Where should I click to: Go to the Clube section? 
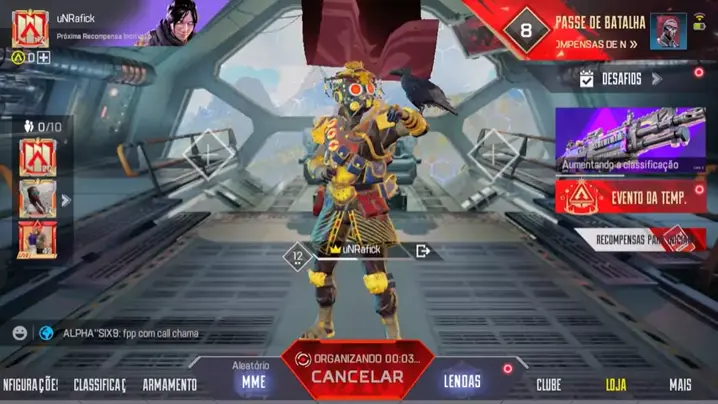[548, 384]
